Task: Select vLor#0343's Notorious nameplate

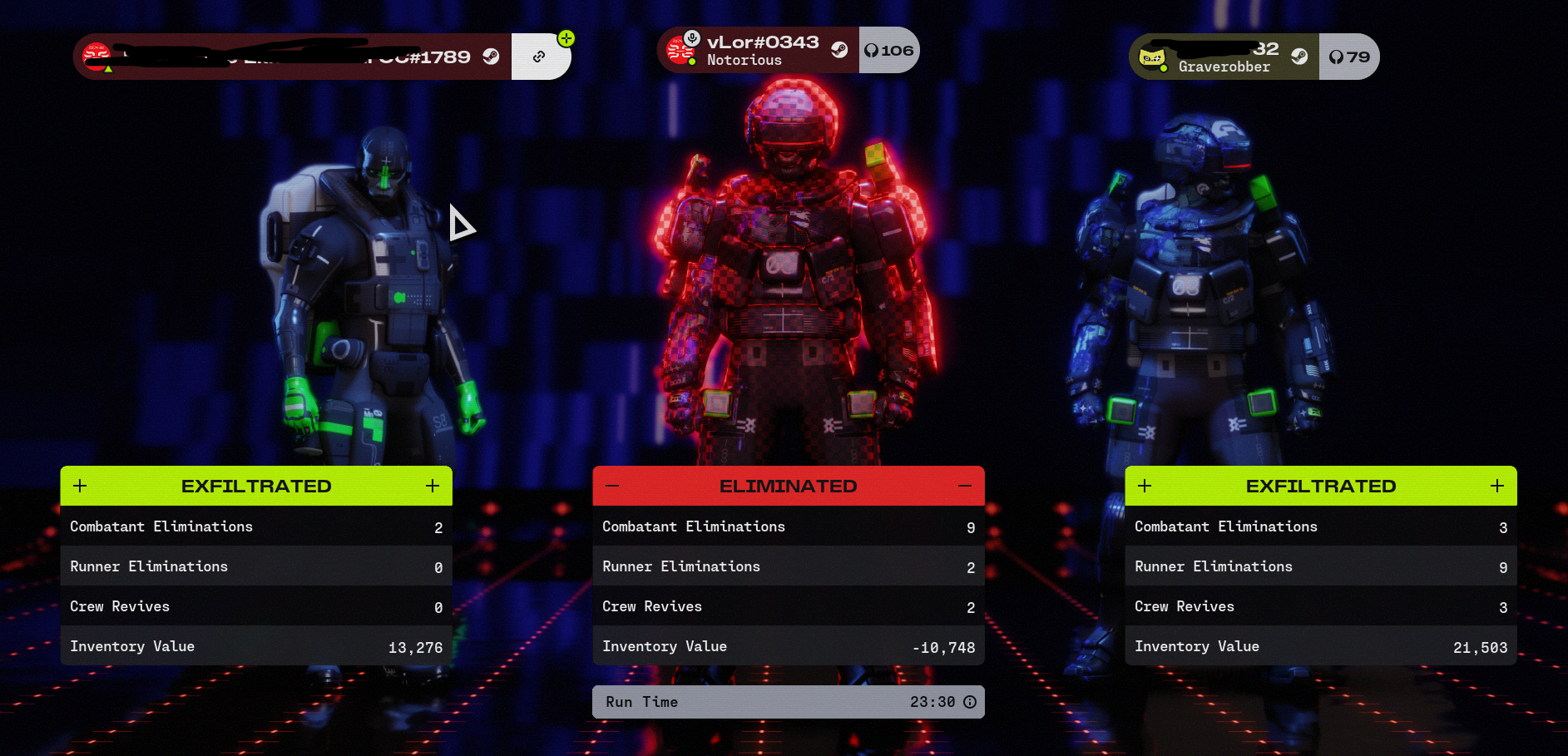Action: tap(757, 51)
